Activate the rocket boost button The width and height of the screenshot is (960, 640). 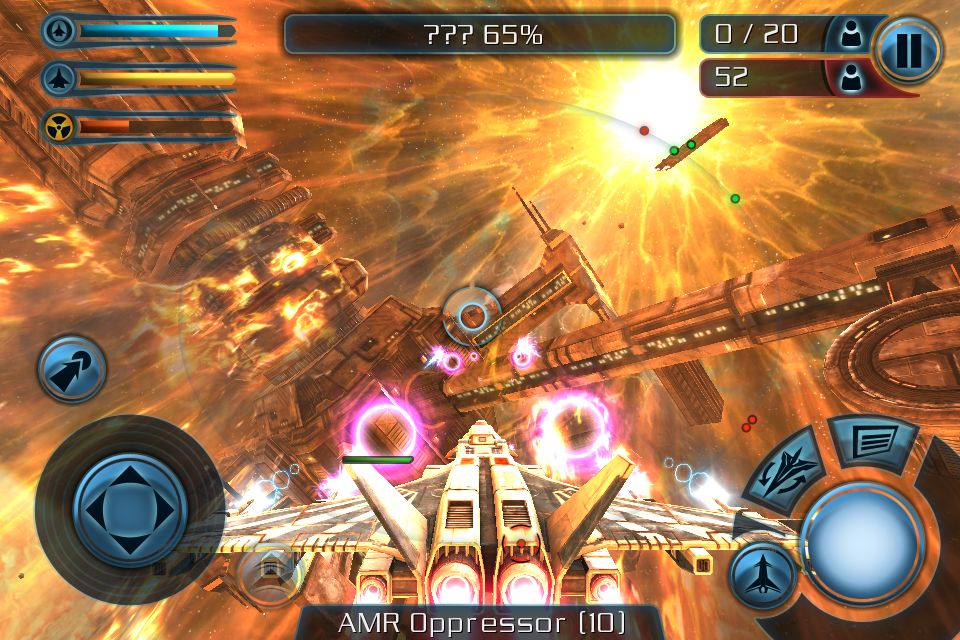(x=72, y=369)
